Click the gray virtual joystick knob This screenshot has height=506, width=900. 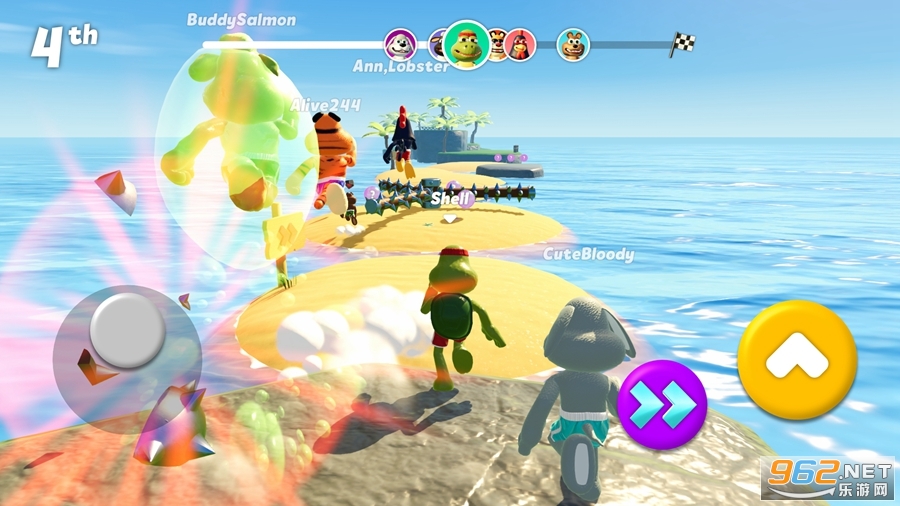pos(127,331)
